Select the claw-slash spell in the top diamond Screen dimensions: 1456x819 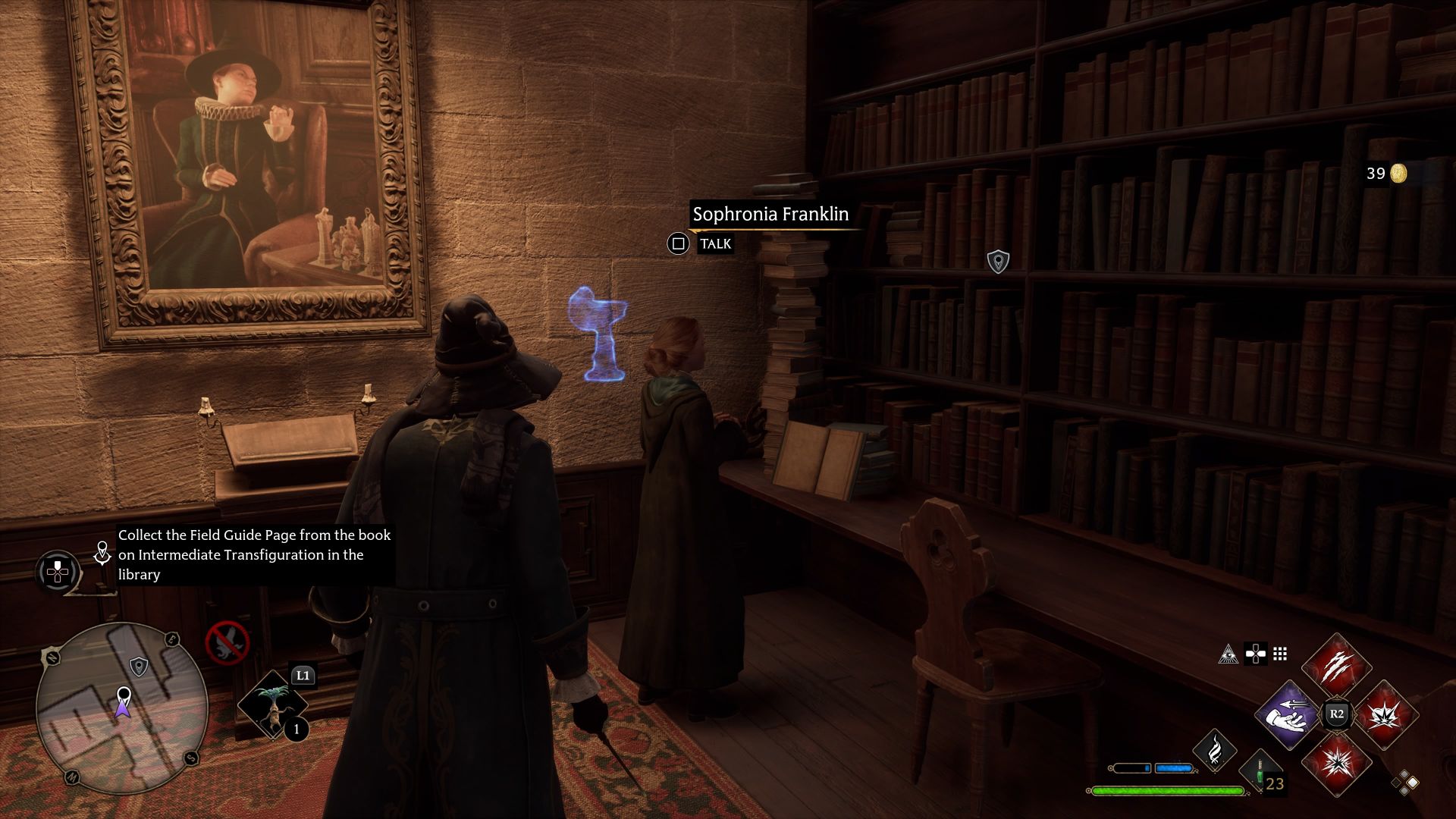point(1337,667)
